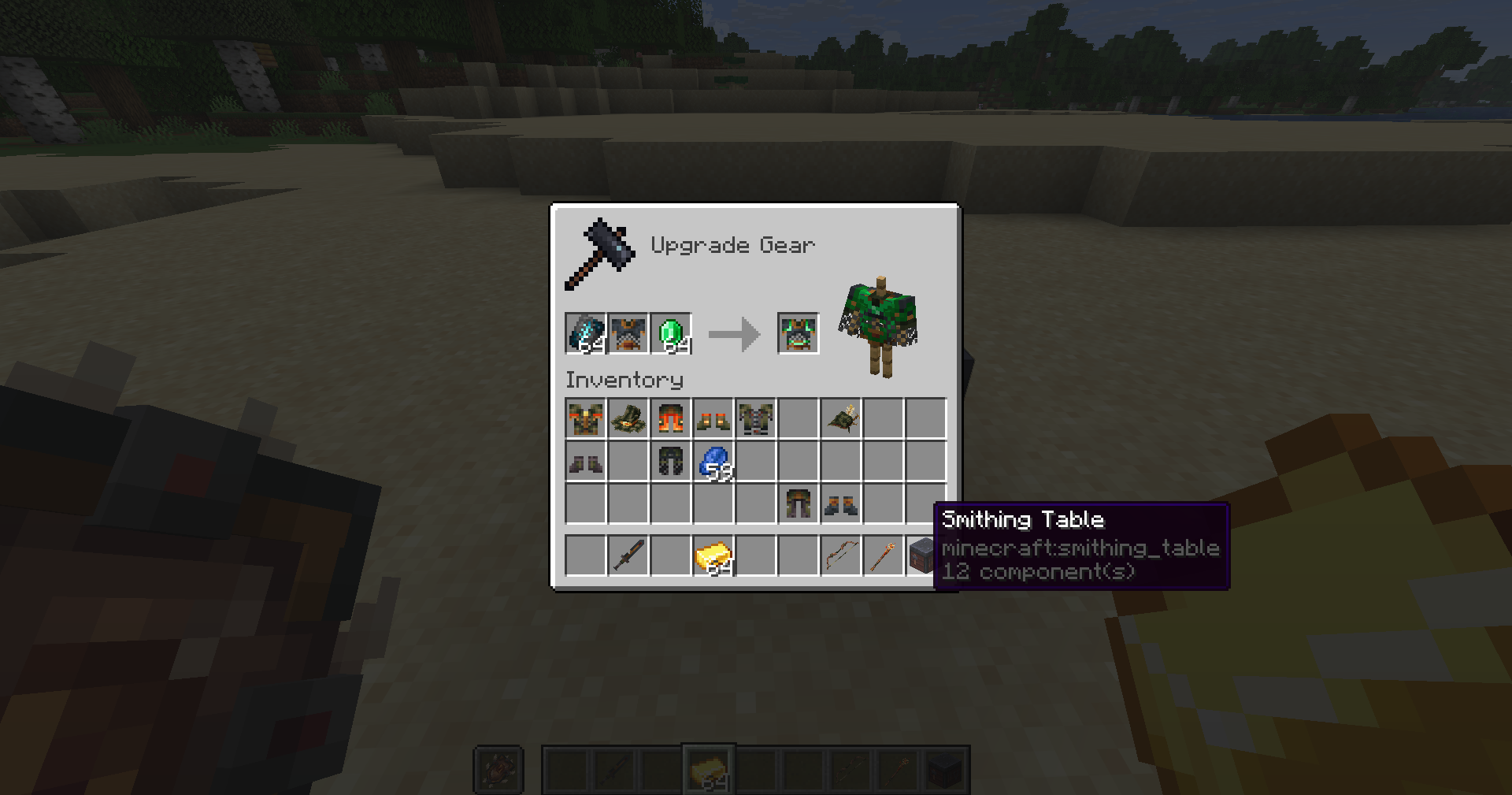The image size is (1512, 795).
Task: Take the trimmed chestplate from the result slot
Action: [798, 333]
